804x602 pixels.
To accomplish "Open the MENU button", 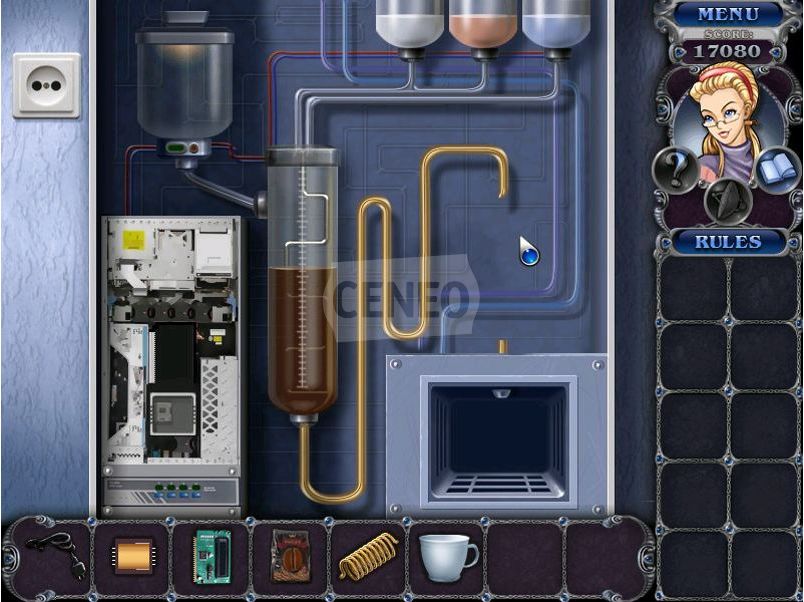I will coord(727,14).
